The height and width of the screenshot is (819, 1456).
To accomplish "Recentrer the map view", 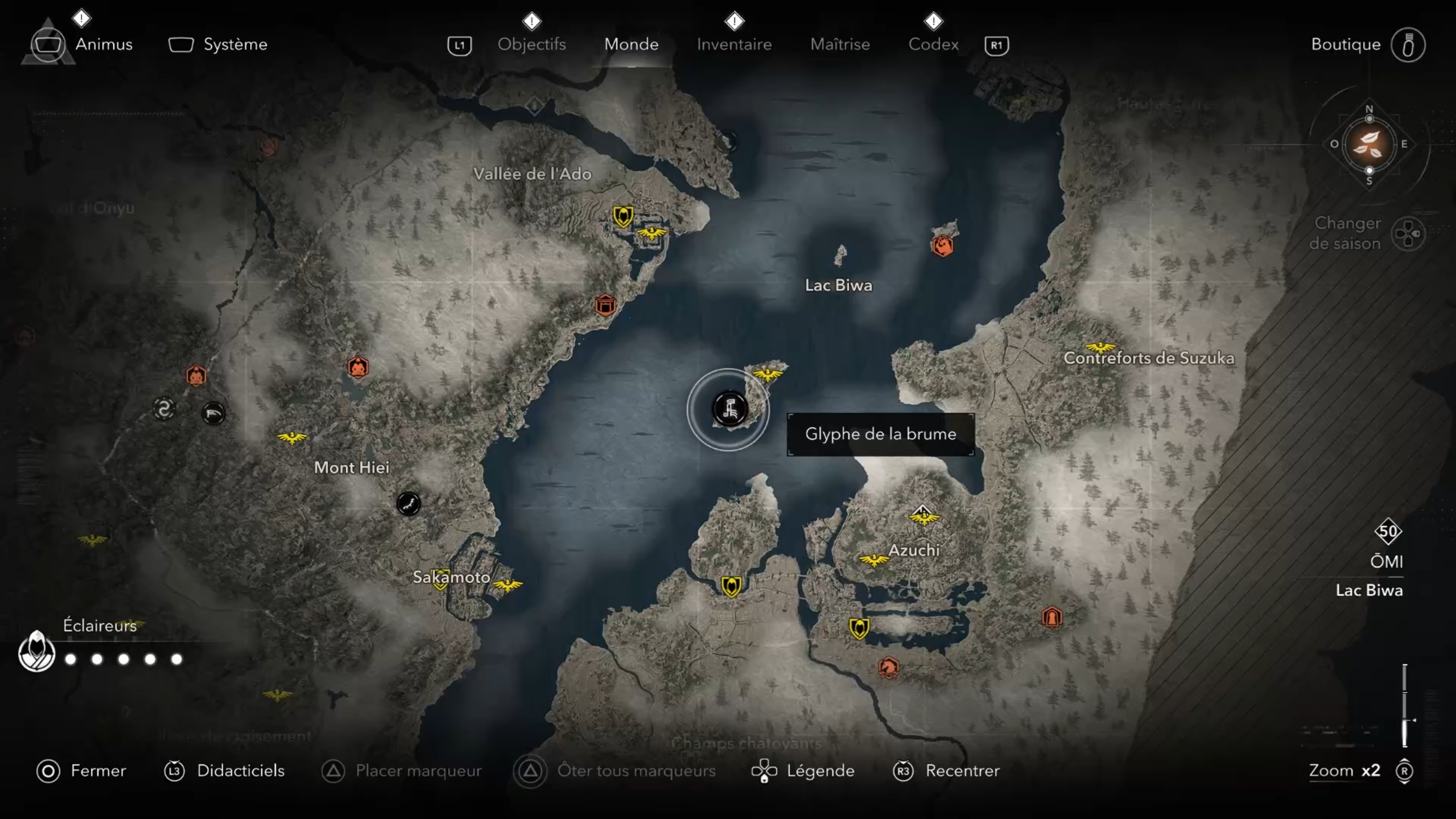I will 962,771.
